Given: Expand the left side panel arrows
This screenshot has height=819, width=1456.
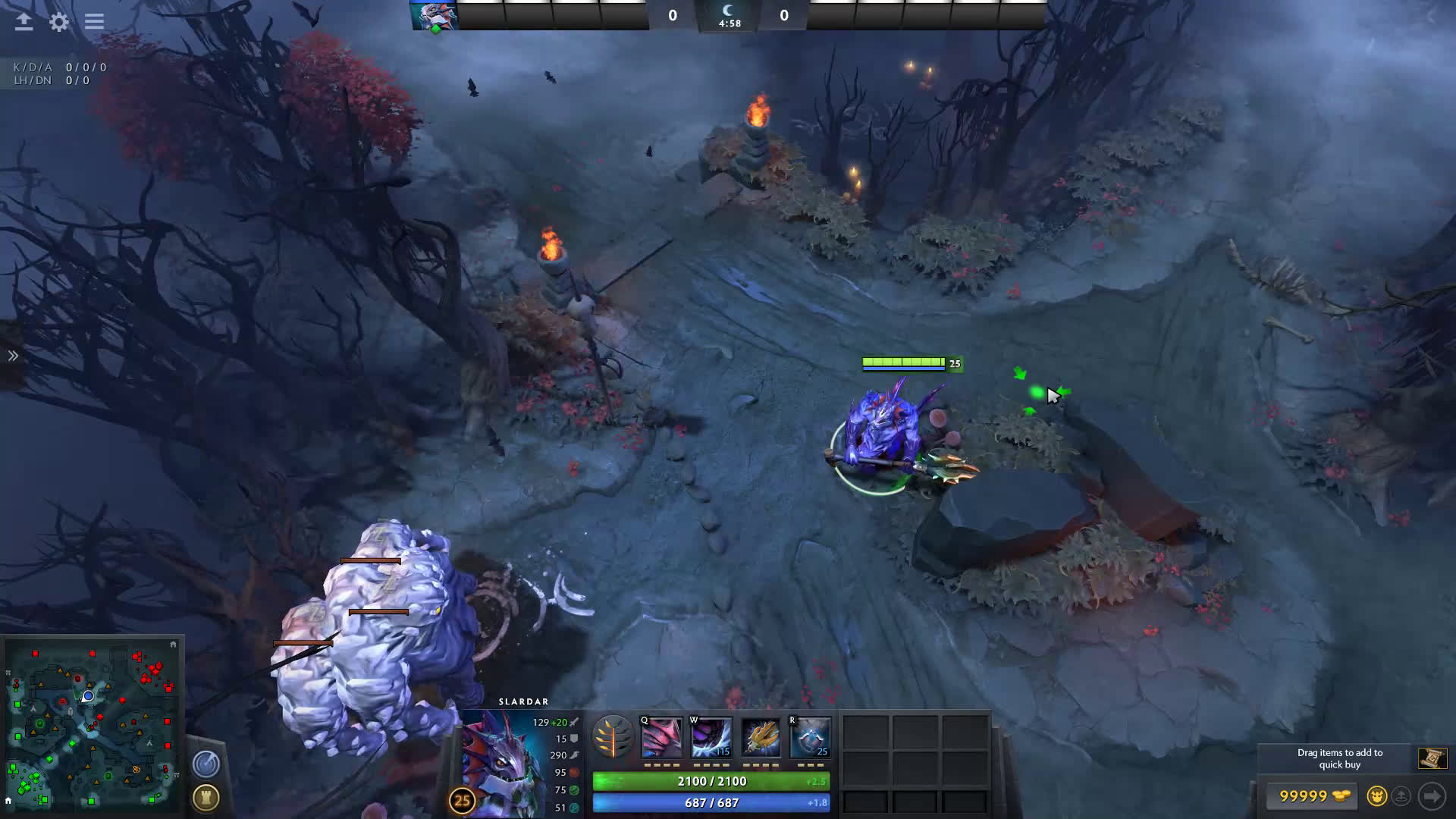Looking at the screenshot, I should pos(13,356).
